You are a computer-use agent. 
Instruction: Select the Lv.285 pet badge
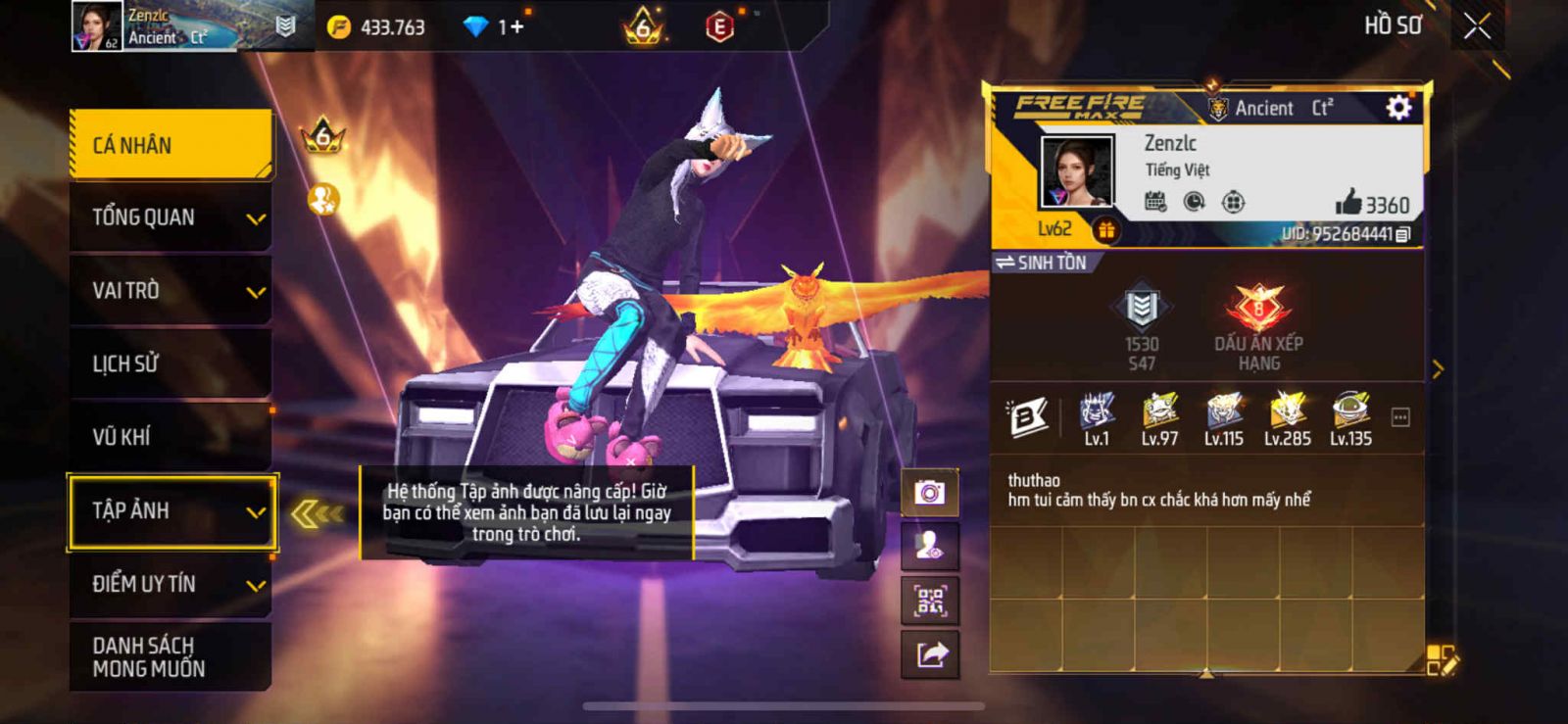pyautogui.click(x=1287, y=418)
